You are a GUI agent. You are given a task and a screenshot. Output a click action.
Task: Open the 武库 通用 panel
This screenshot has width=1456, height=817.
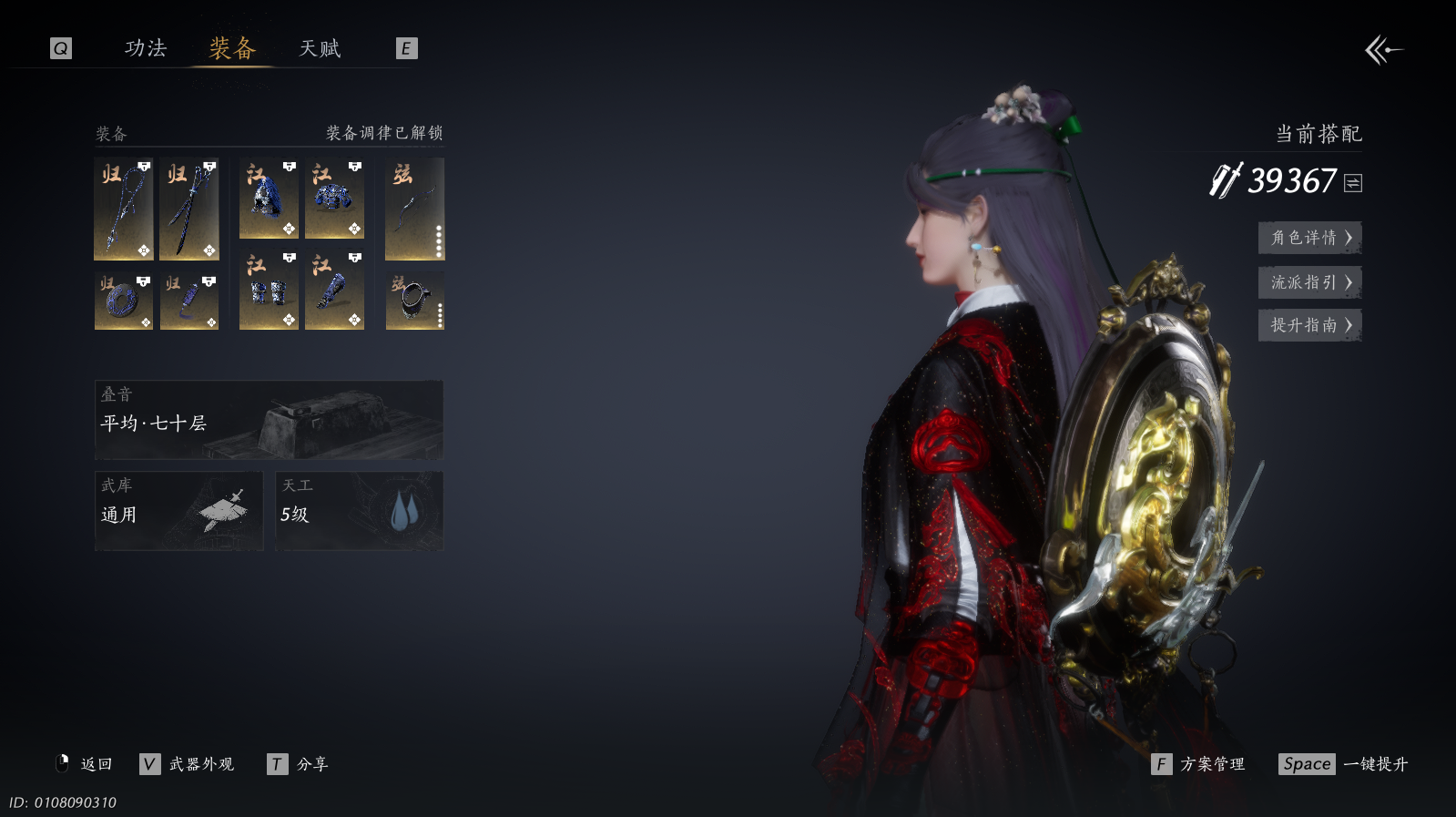(178, 510)
